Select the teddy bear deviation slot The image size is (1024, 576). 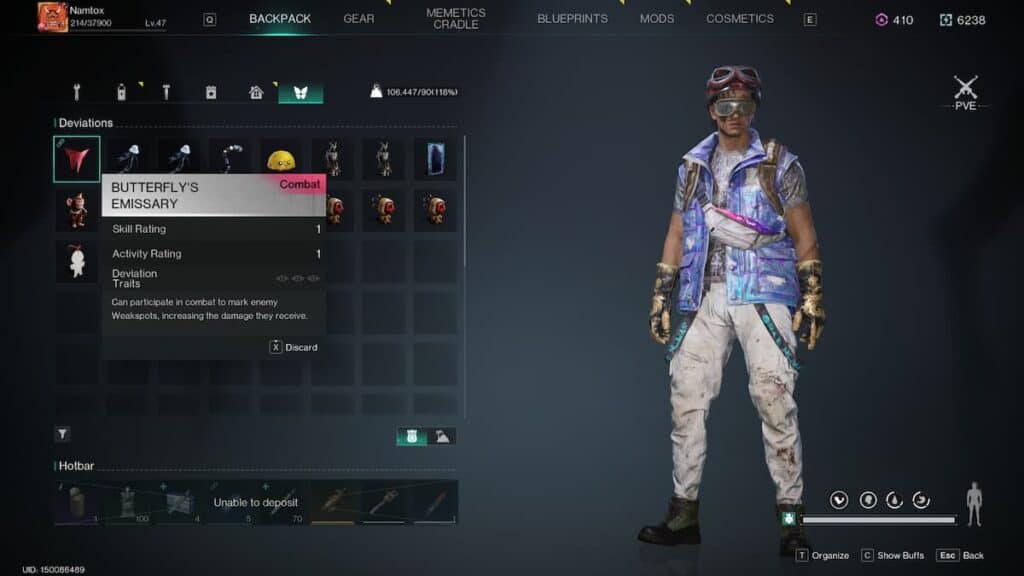(77, 209)
